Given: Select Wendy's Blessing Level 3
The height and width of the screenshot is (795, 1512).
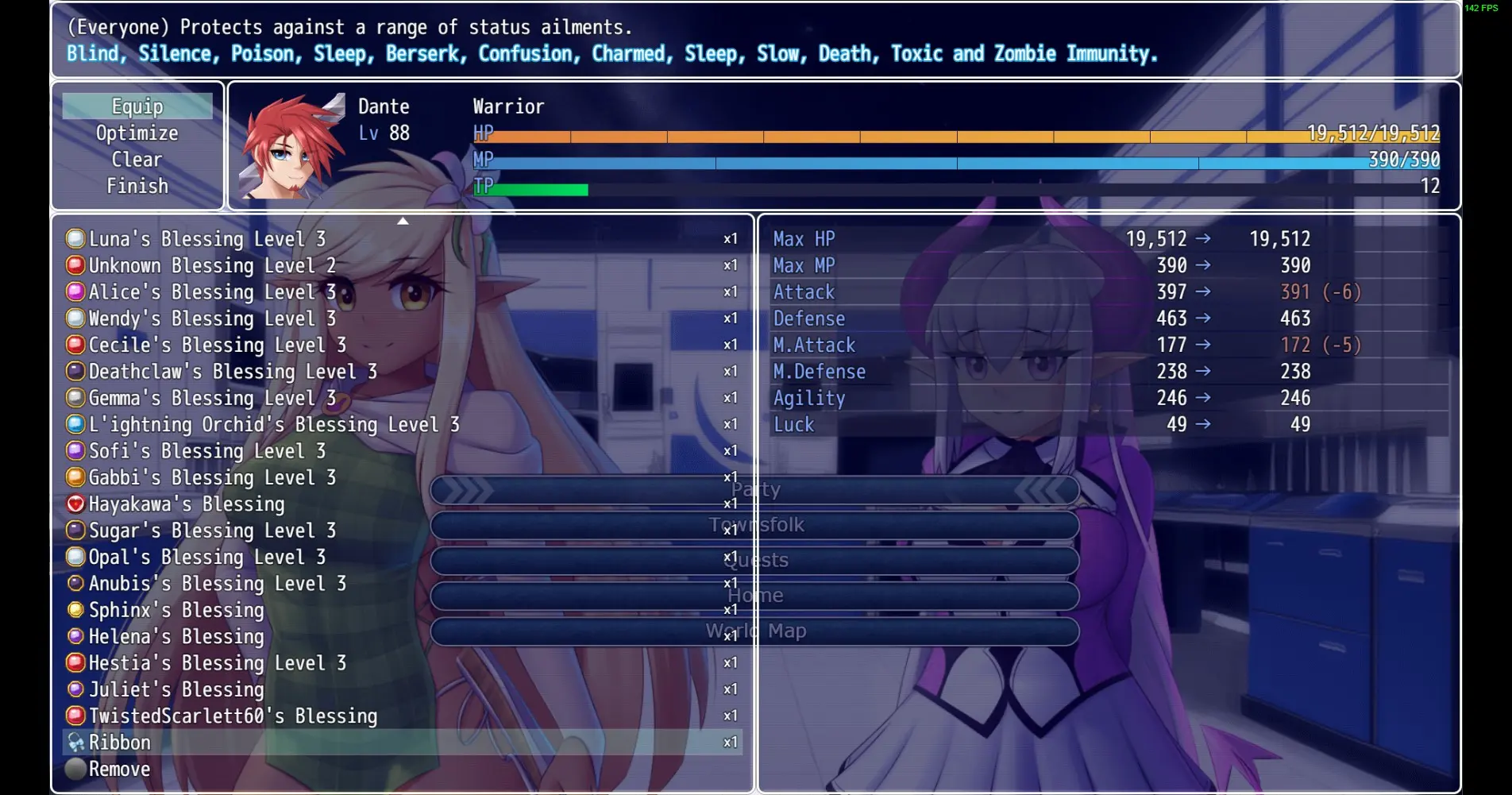Looking at the screenshot, I should 212,318.
